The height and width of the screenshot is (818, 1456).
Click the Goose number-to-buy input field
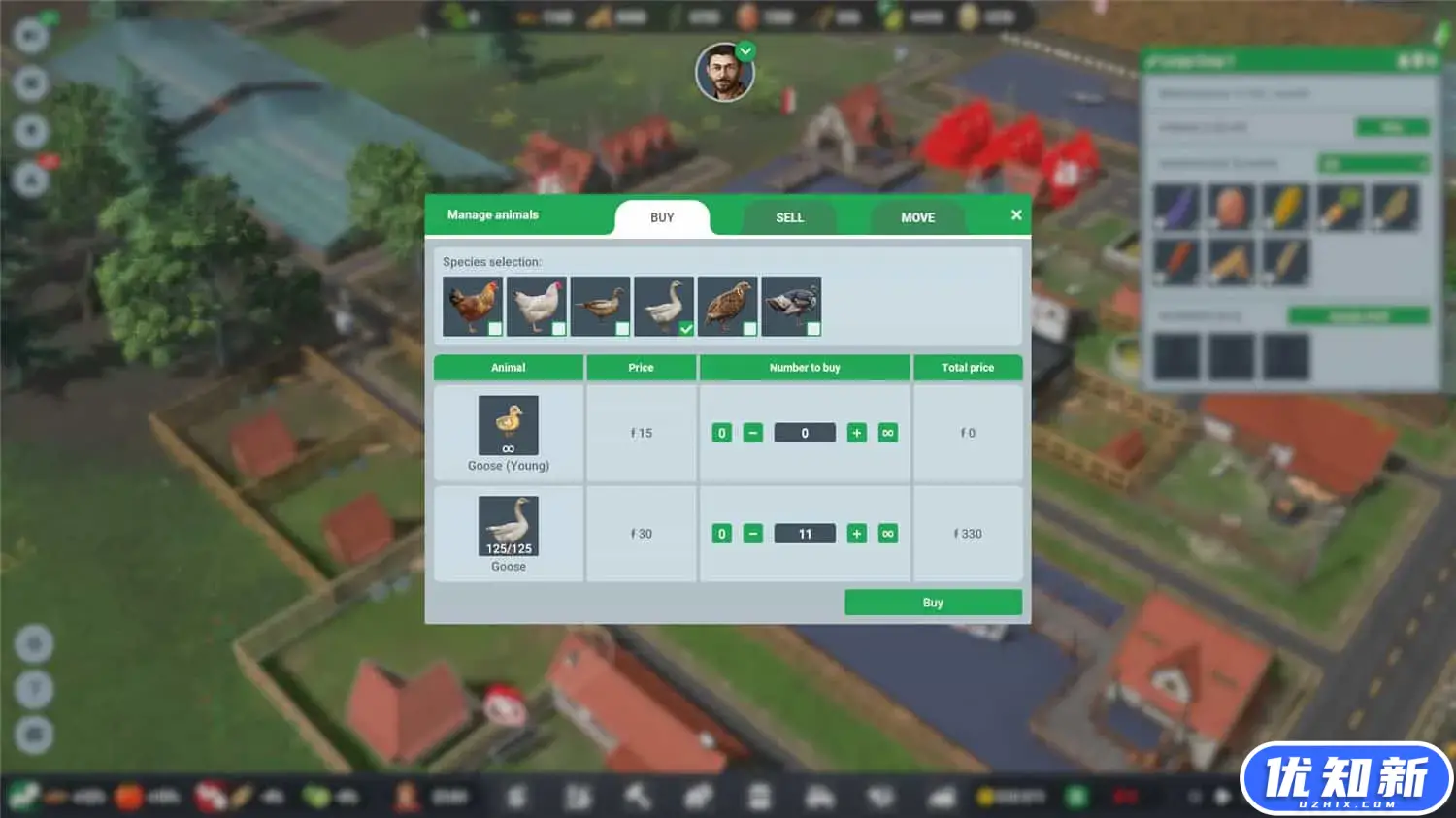coord(805,533)
